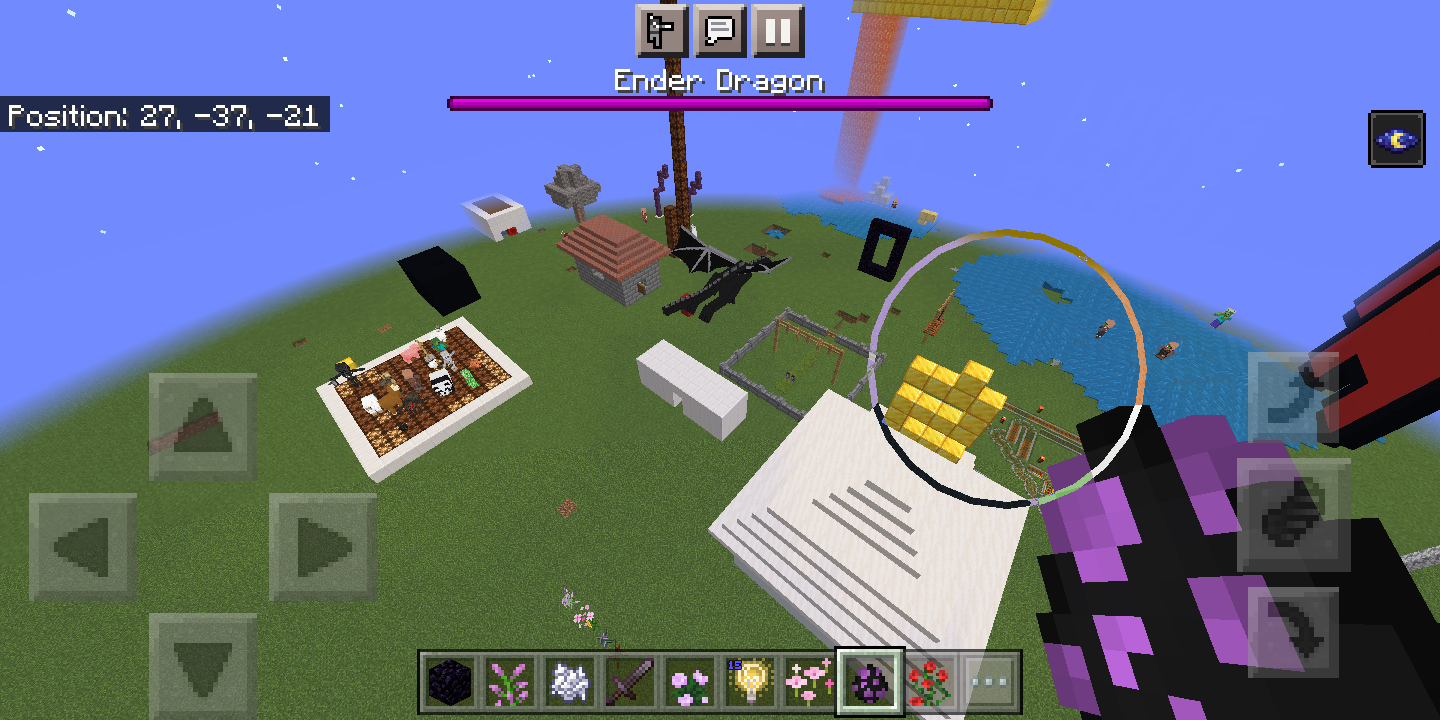1440x720 pixels.
Task: Select the pink petals hotbar slot
Action: pyautogui.click(x=809, y=680)
